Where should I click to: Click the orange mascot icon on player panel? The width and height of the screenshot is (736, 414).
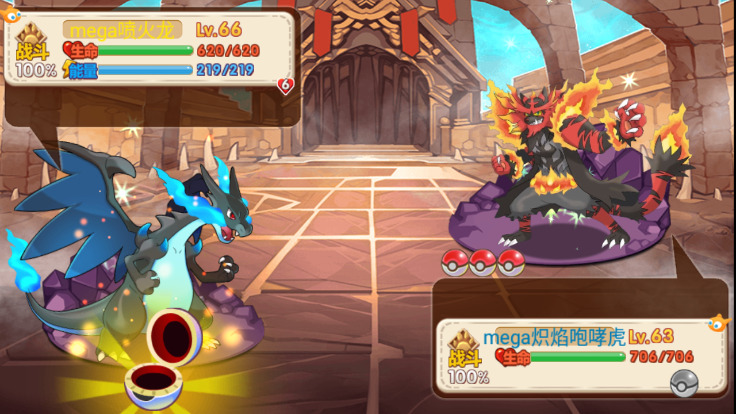tap(12, 16)
